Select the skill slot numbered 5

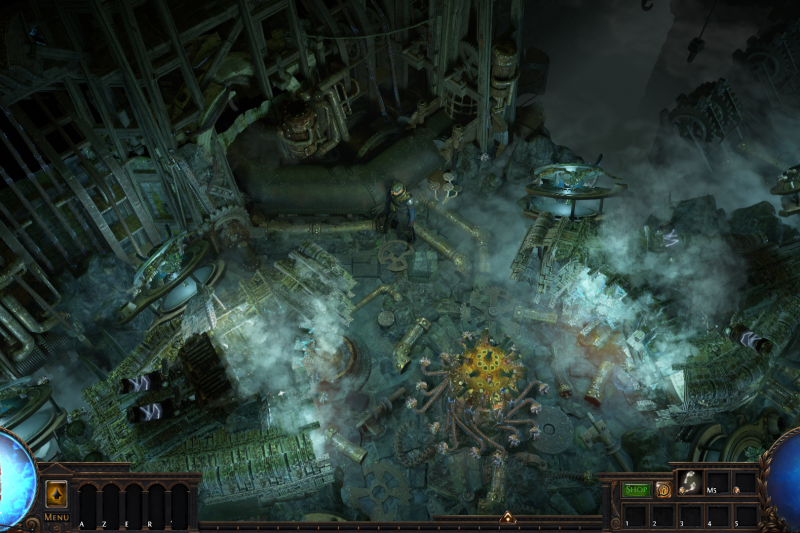[x=745, y=513]
